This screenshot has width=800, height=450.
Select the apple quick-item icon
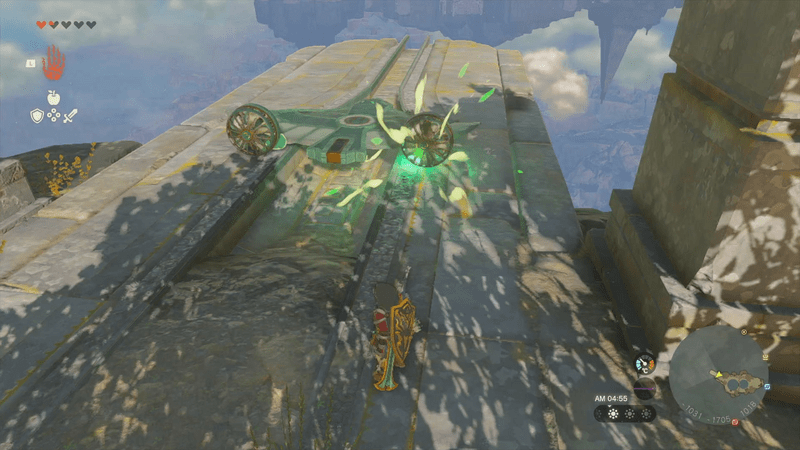click(53, 98)
